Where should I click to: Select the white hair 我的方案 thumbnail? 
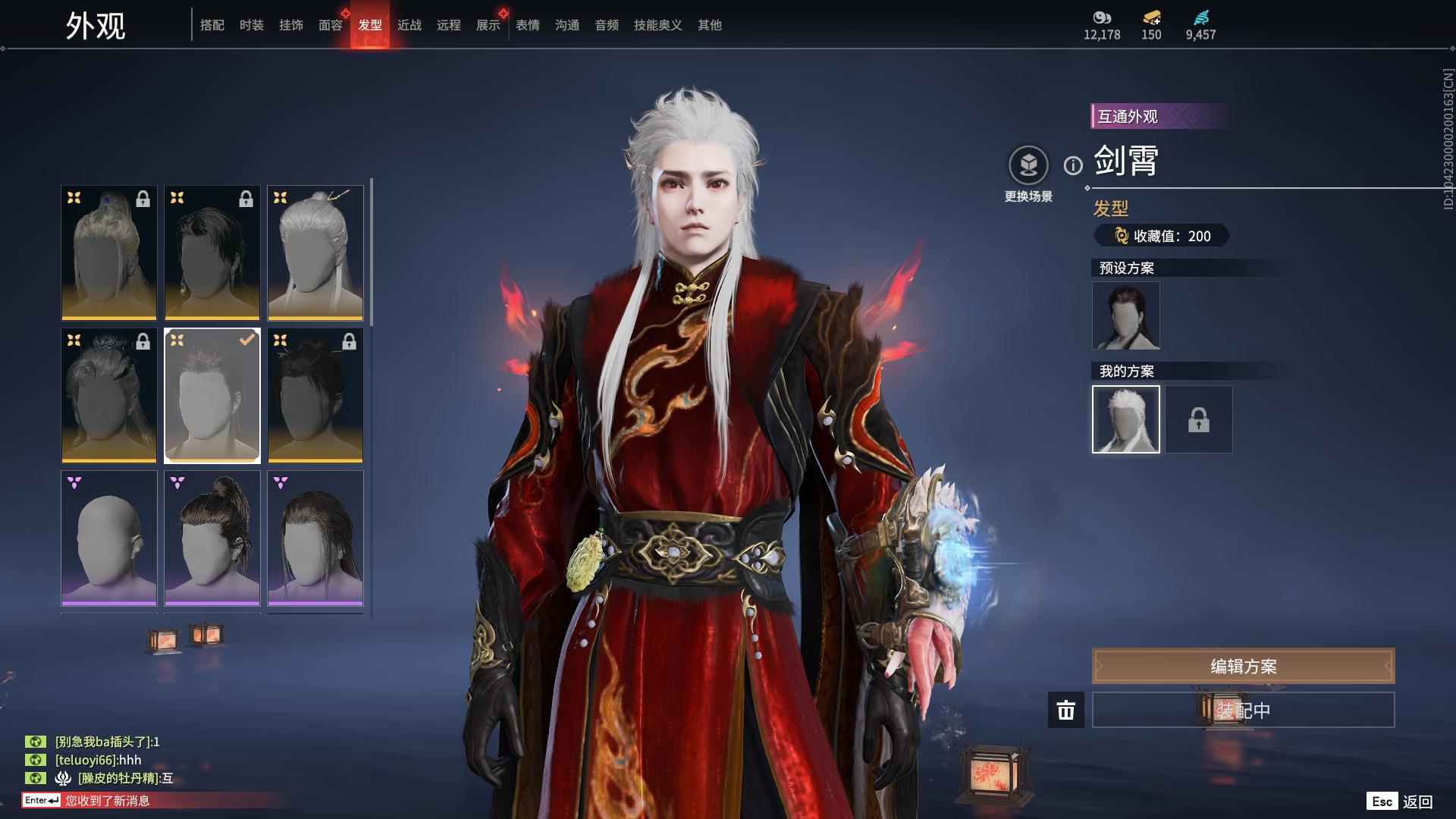(1126, 419)
